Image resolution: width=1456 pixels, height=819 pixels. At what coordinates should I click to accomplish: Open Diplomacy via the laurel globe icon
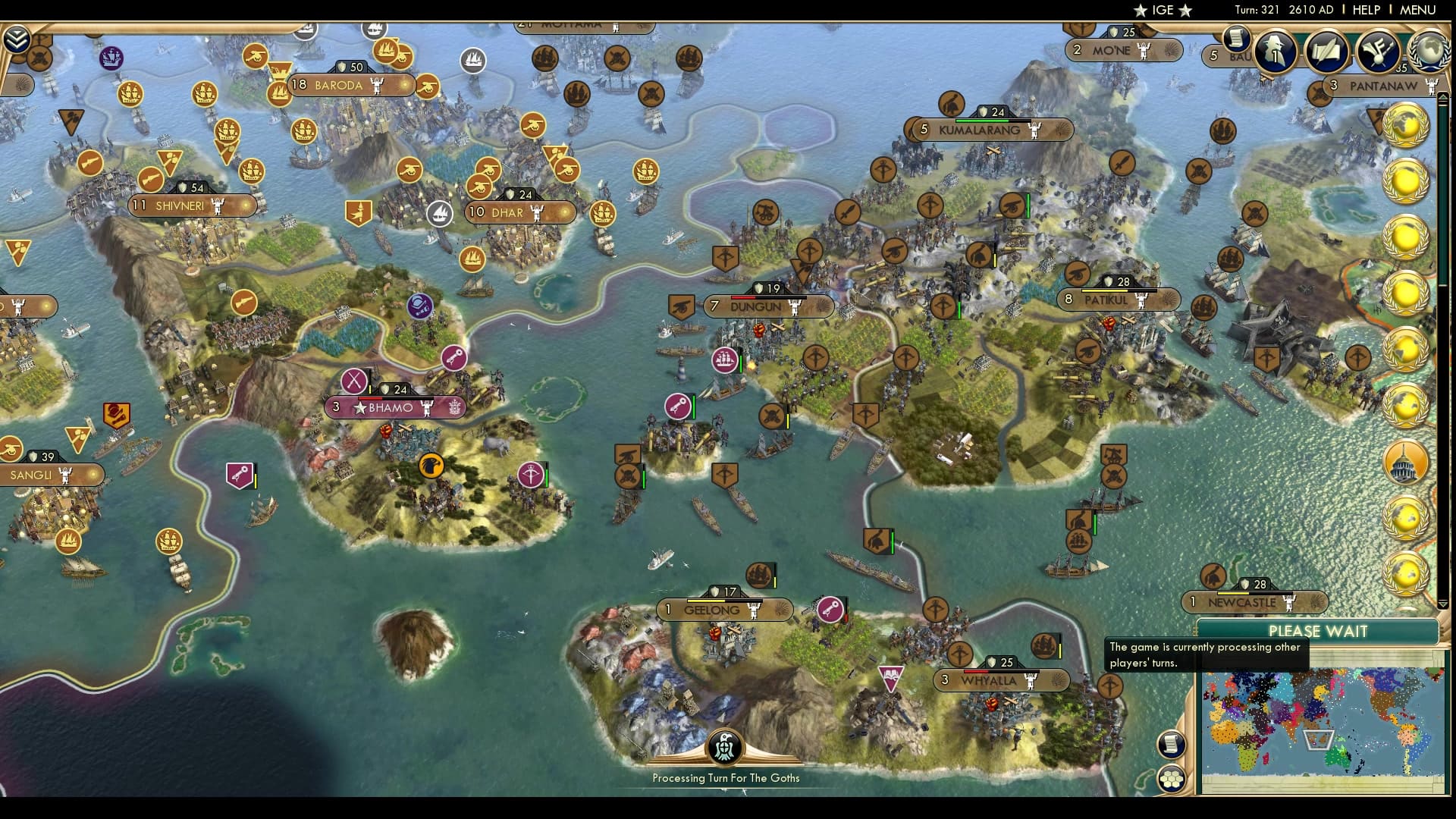1428,52
